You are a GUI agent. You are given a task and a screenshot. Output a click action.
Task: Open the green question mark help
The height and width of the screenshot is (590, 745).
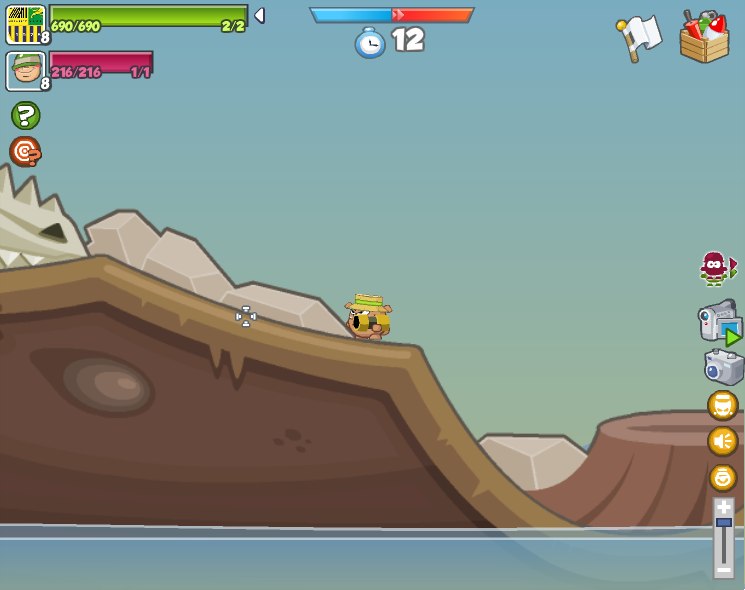25,116
